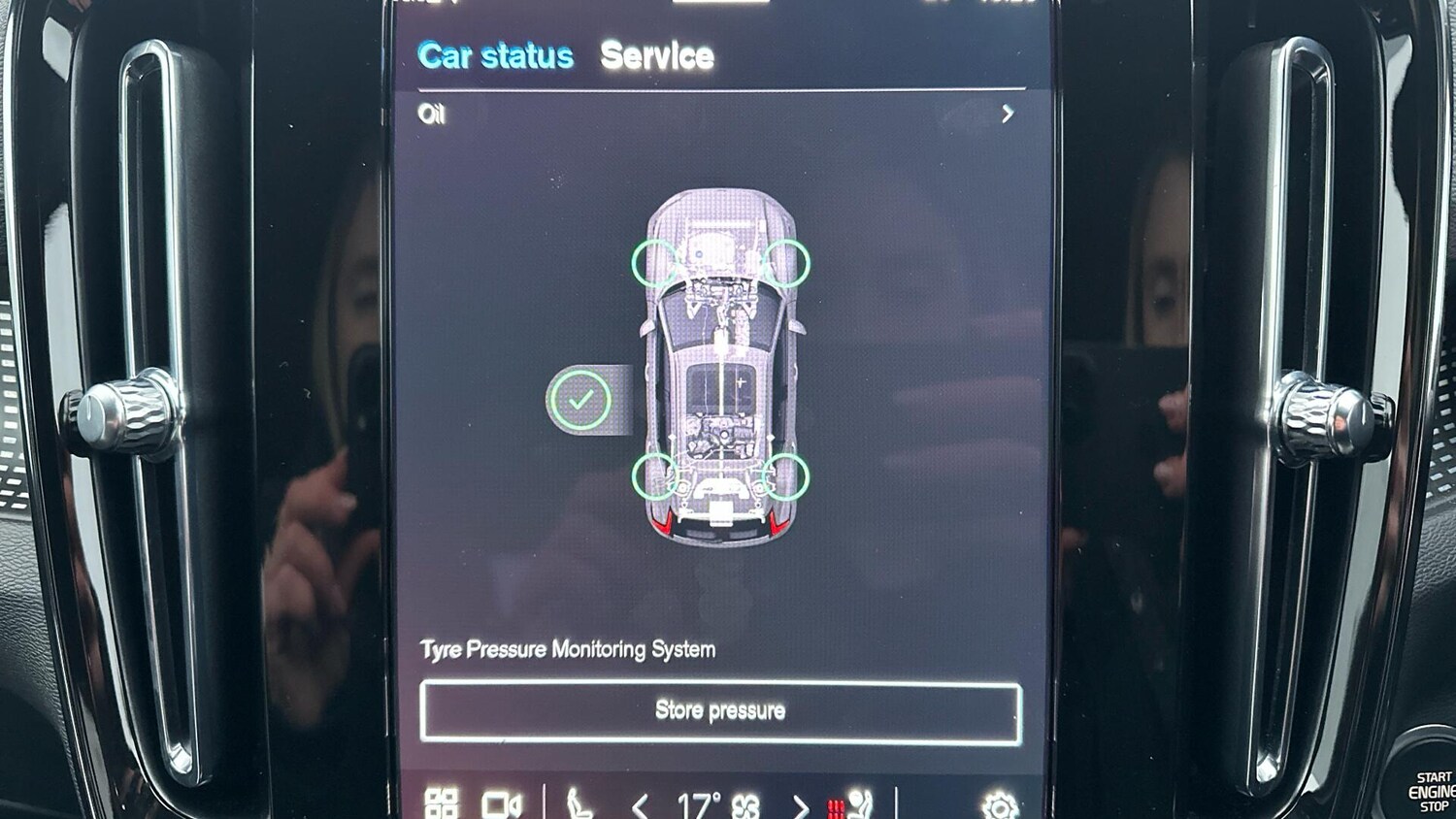1456x819 pixels.
Task: Select the green tyre status checkmark
Action: click(x=580, y=399)
